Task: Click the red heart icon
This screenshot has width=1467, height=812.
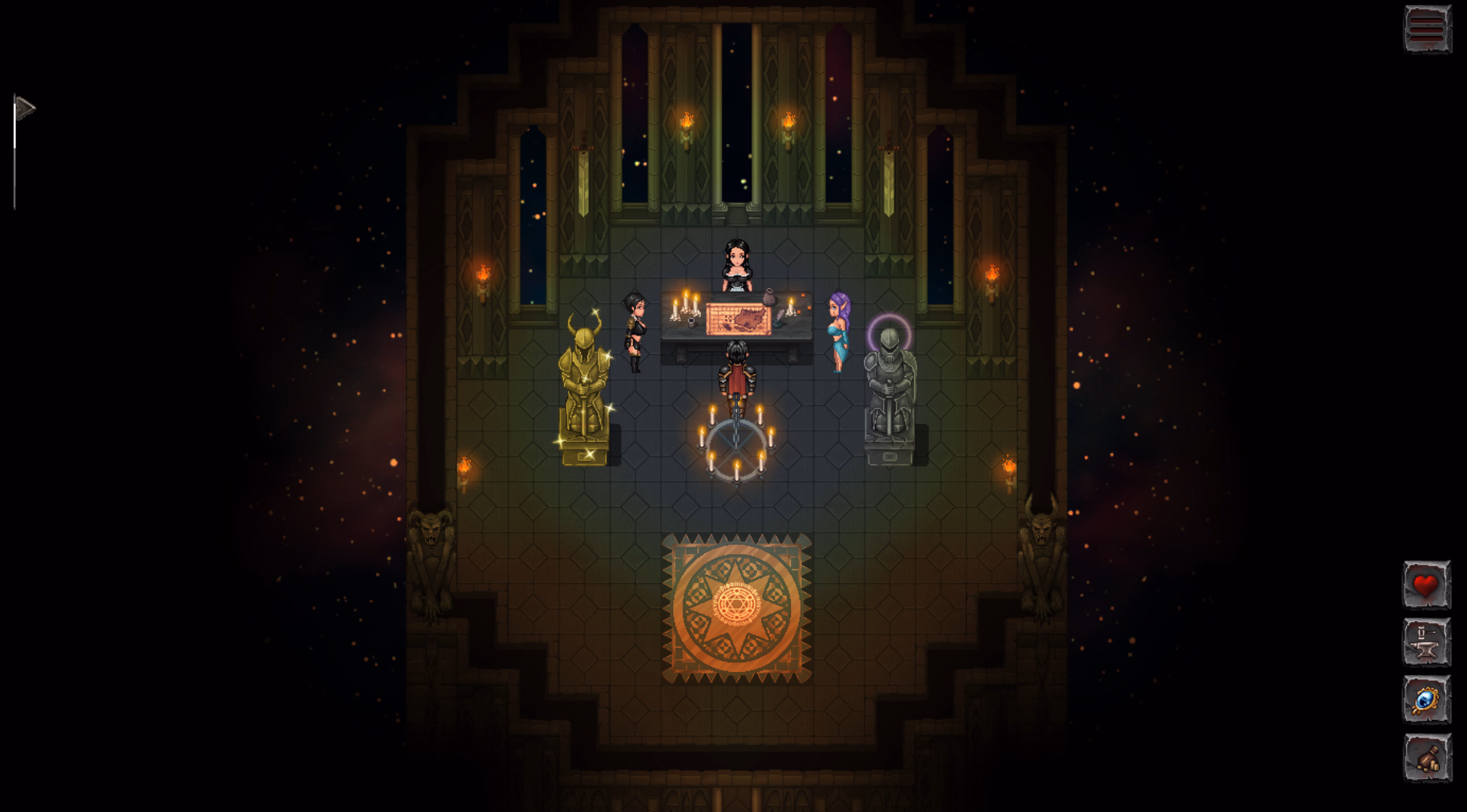Action: (x=1425, y=585)
